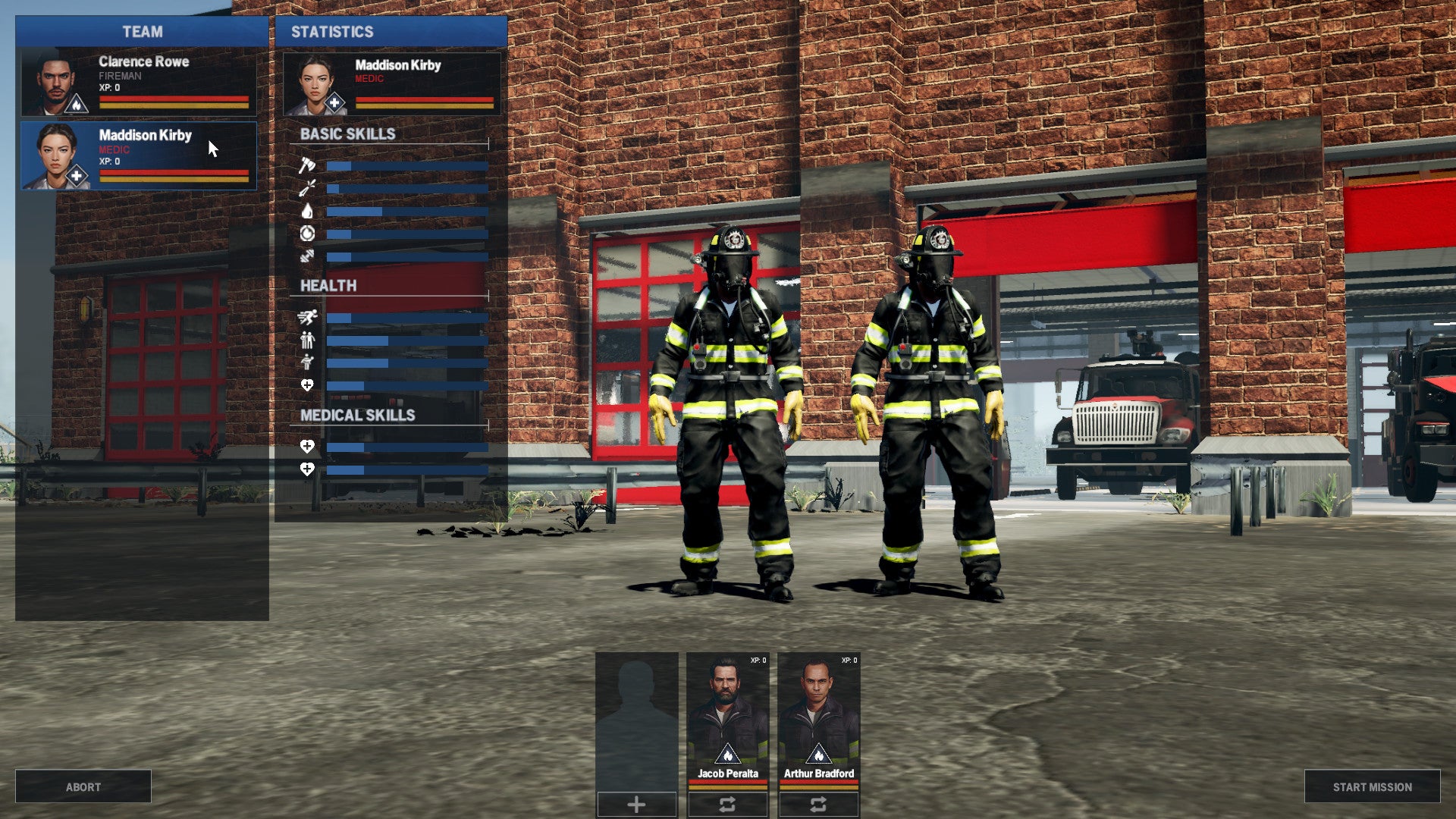This screenshot has width=1456, height=819.
Task: Click the running speed icon under Health
Action: [x=307, y=318]
